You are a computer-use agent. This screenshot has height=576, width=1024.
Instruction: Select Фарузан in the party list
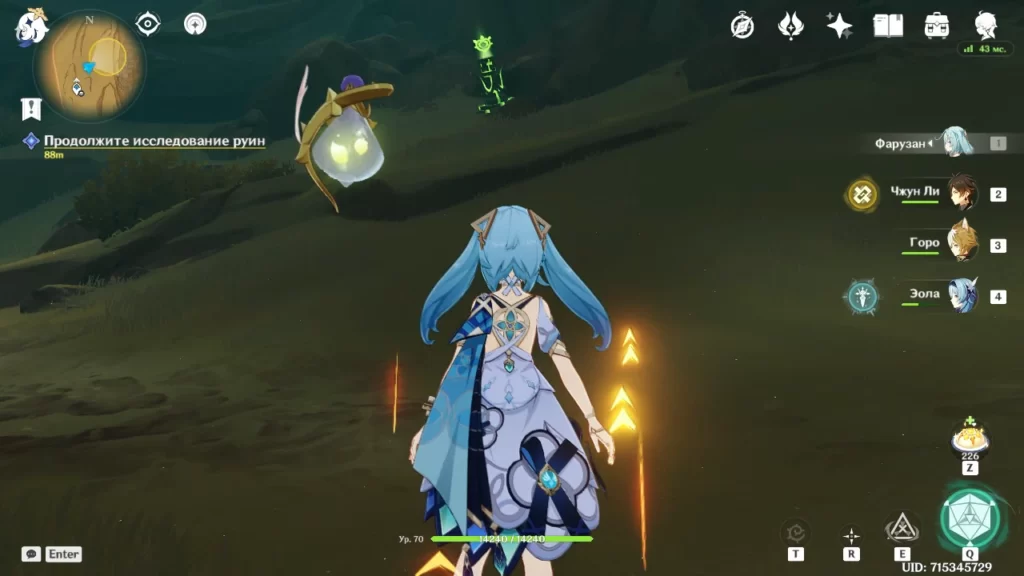[957, 143]
